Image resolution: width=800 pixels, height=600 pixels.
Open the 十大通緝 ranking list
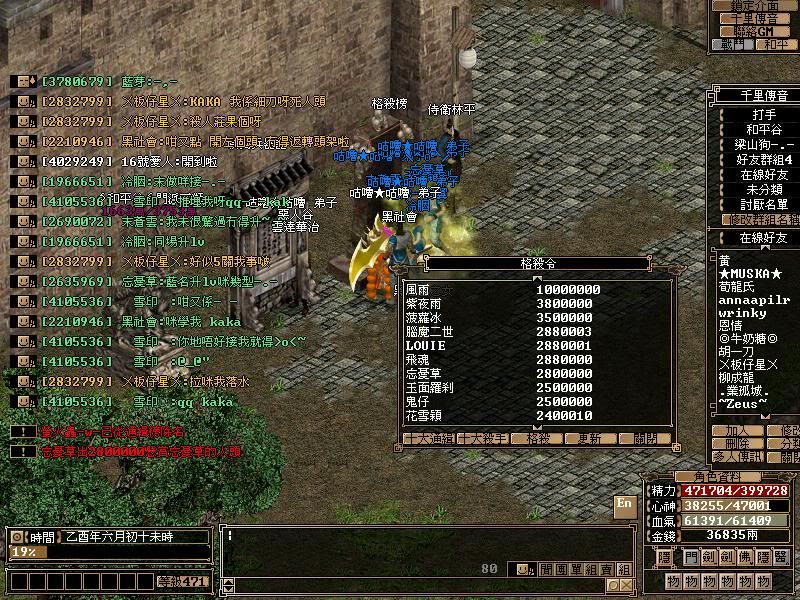428,438
